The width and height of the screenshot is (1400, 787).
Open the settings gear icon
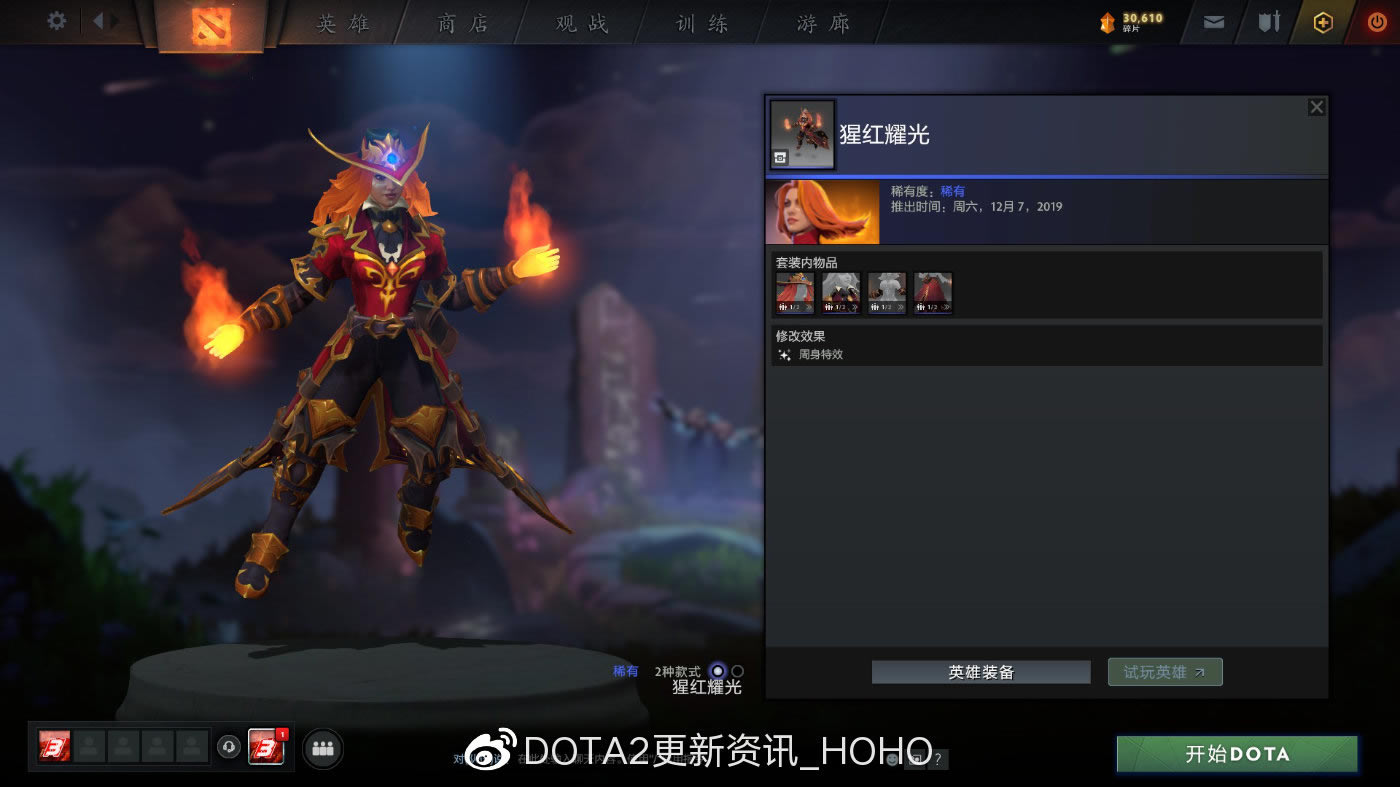[55, 20]
